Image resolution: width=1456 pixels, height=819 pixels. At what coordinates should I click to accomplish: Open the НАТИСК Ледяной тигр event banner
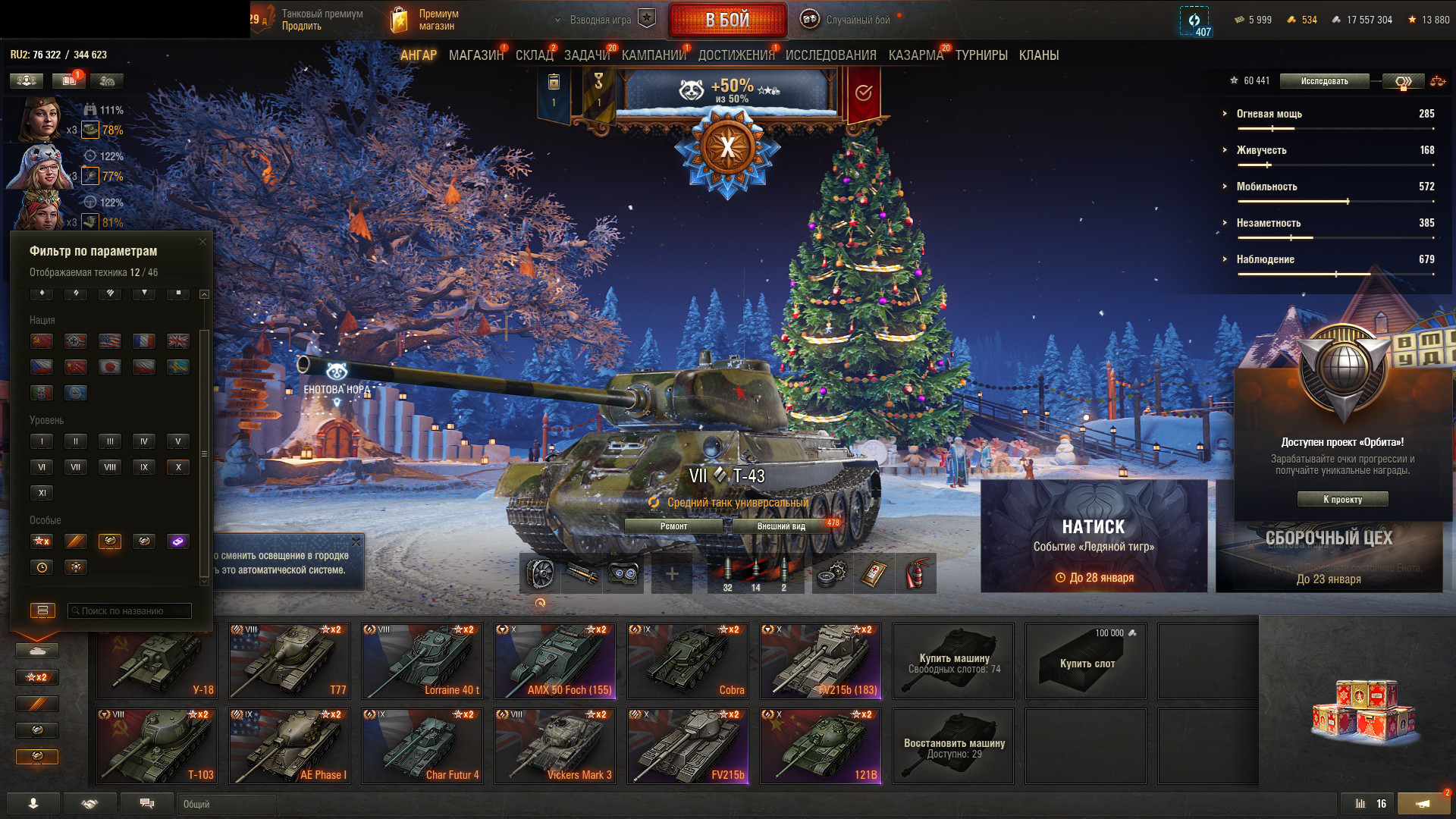tap(1094, 536)
